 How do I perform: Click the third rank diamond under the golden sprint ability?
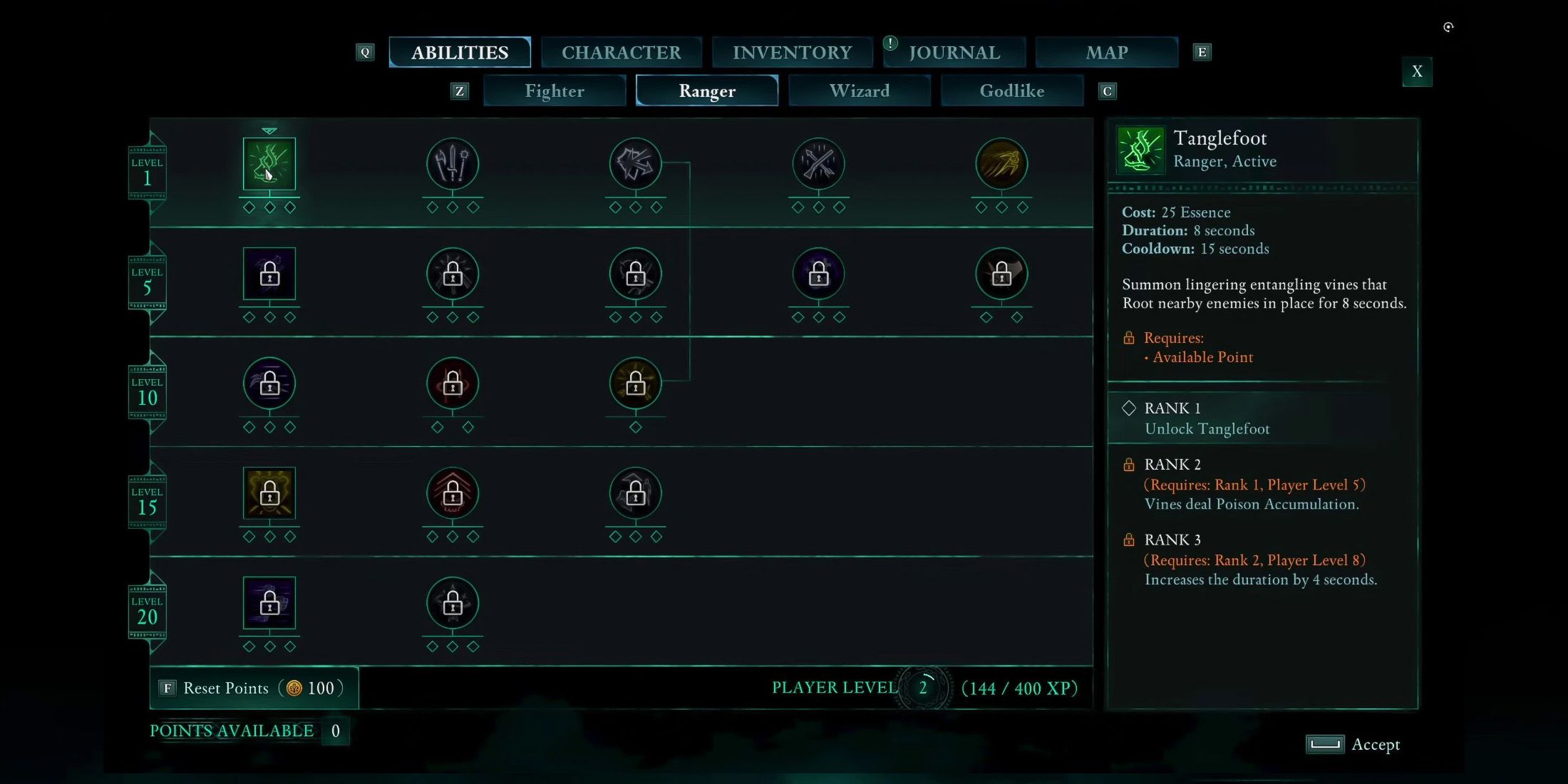(x=1022, y=207)
